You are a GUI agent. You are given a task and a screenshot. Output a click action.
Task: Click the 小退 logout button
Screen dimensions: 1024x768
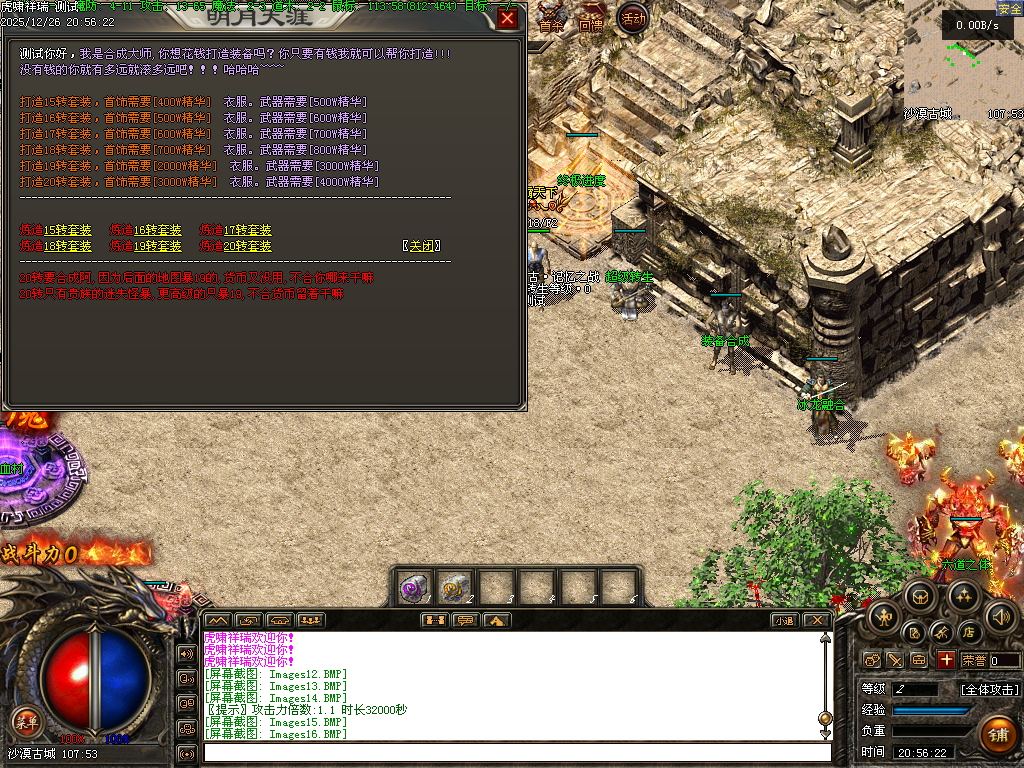click(784, 620)
